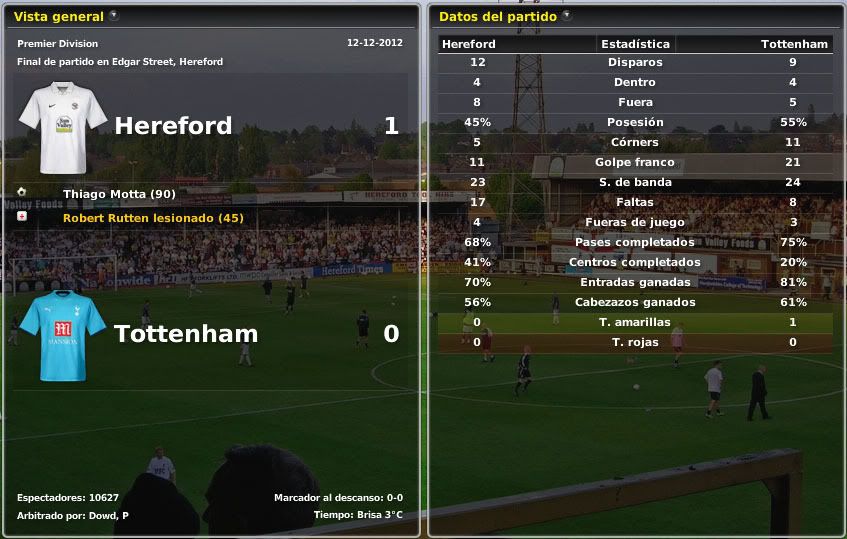The width and height of the screenshot is (847, 539).
Task: Open the Premier Division competition link
Action: [58, 44]
